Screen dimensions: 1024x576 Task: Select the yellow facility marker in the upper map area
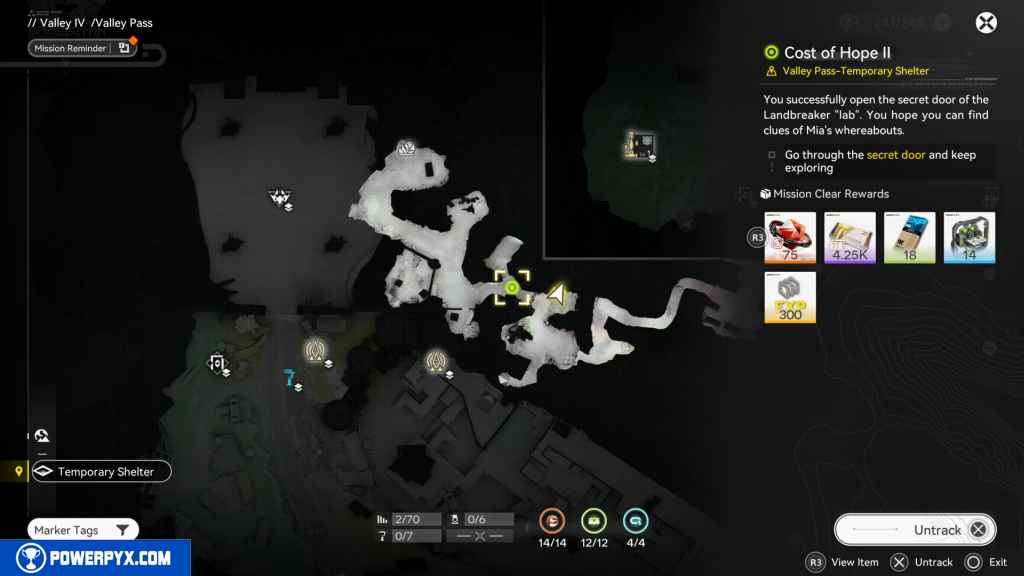(x=638, y=145)
